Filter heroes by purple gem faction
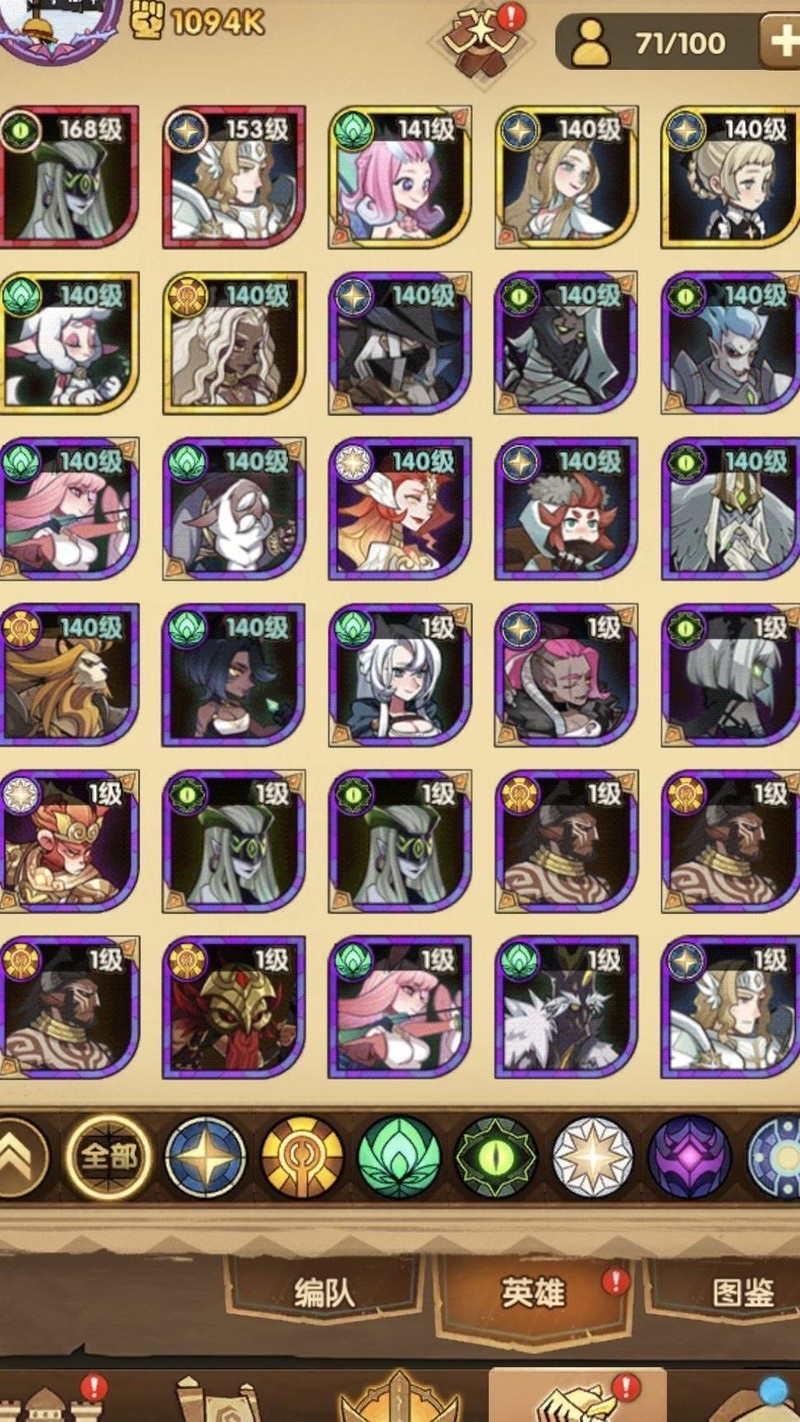This screenshot has width=800, height=1422. tap(690, 1157)
